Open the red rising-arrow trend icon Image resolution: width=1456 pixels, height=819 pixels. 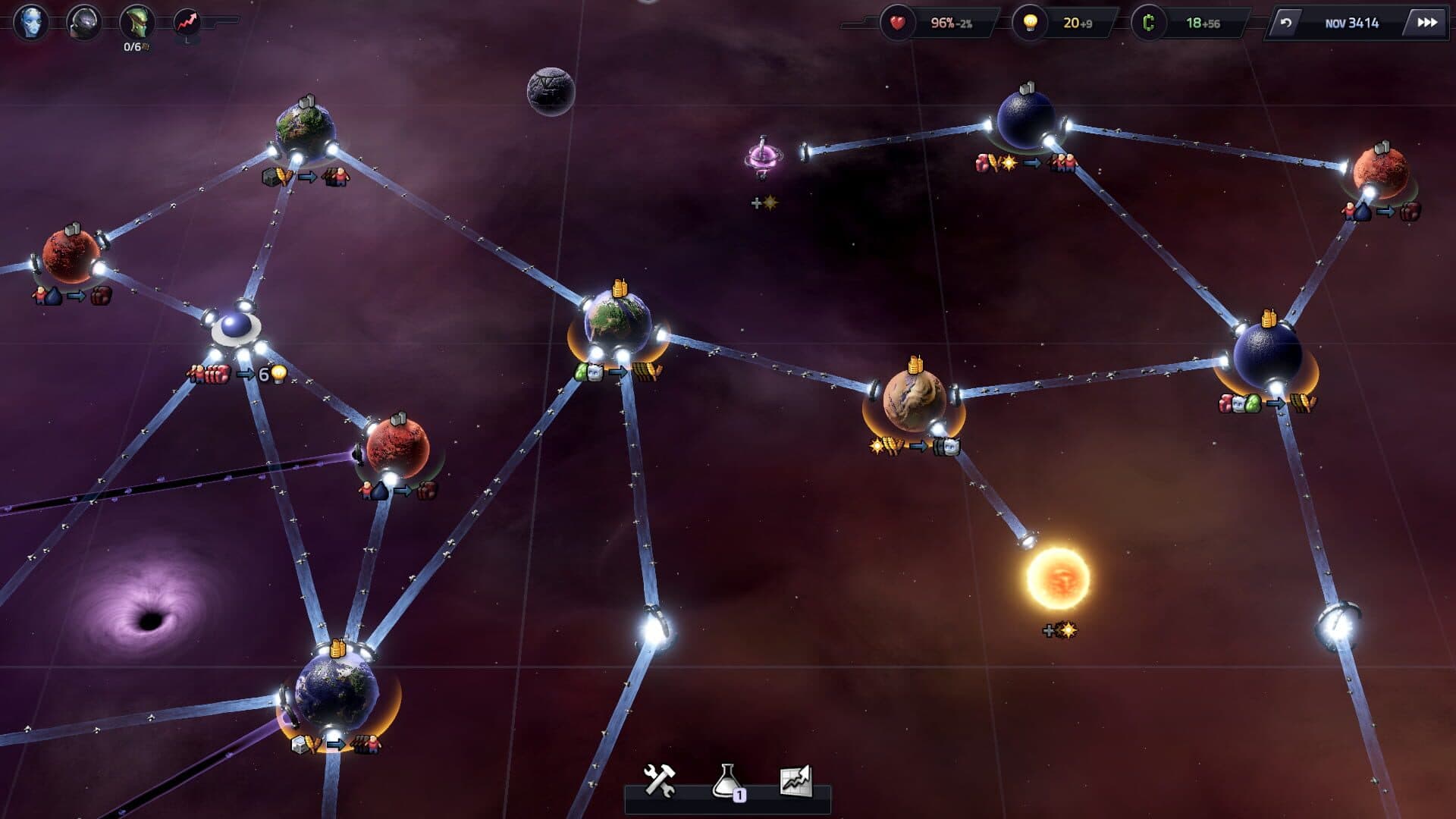[x=187, y=23]
